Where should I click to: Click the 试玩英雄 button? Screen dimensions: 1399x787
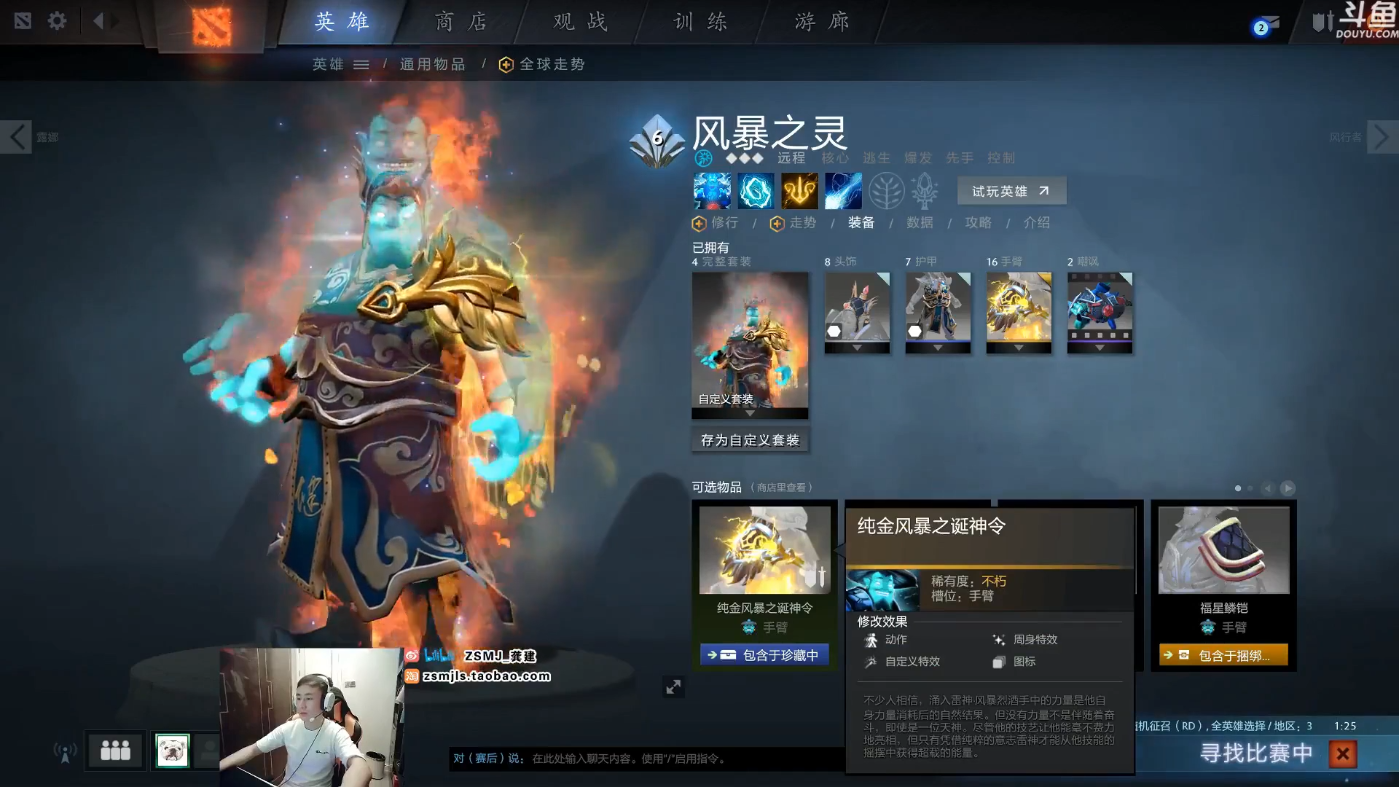tap(1010, 190)
